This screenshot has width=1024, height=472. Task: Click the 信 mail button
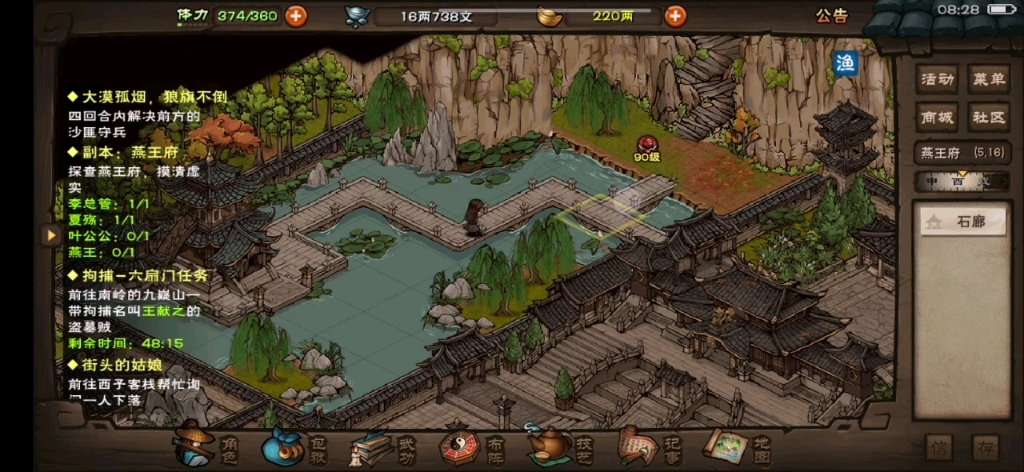pos(938,447)
